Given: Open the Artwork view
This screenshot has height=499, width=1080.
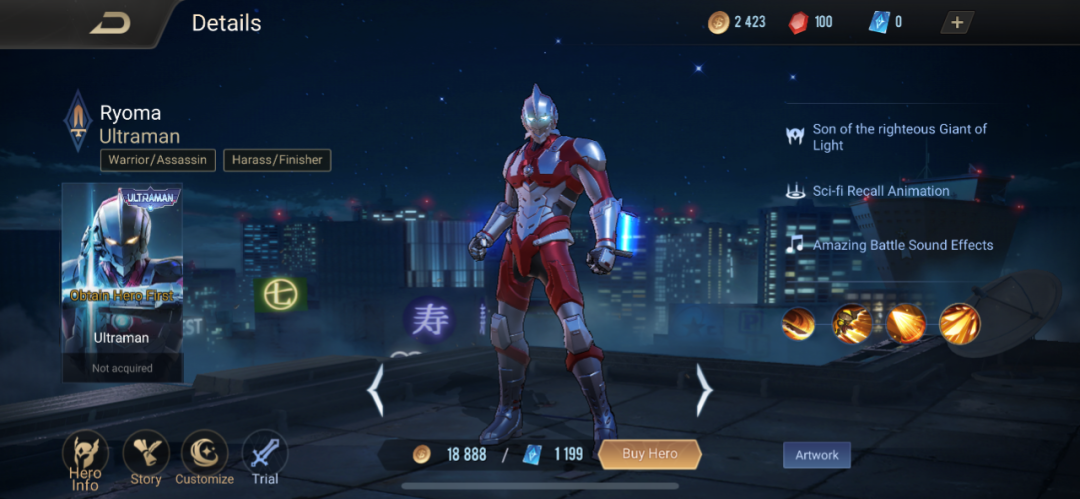Looking at the screenshot, I should 816,455.
